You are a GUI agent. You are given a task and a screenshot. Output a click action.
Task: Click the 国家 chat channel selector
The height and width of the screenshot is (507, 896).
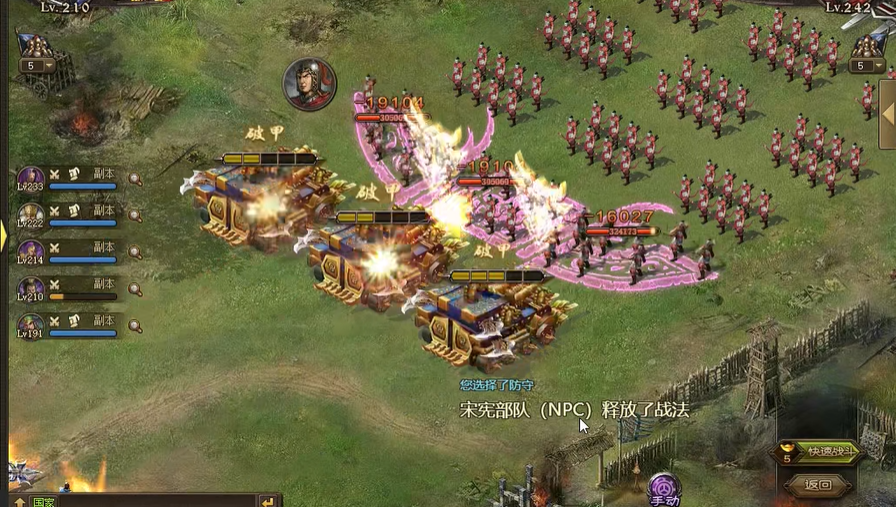(44, 501)
